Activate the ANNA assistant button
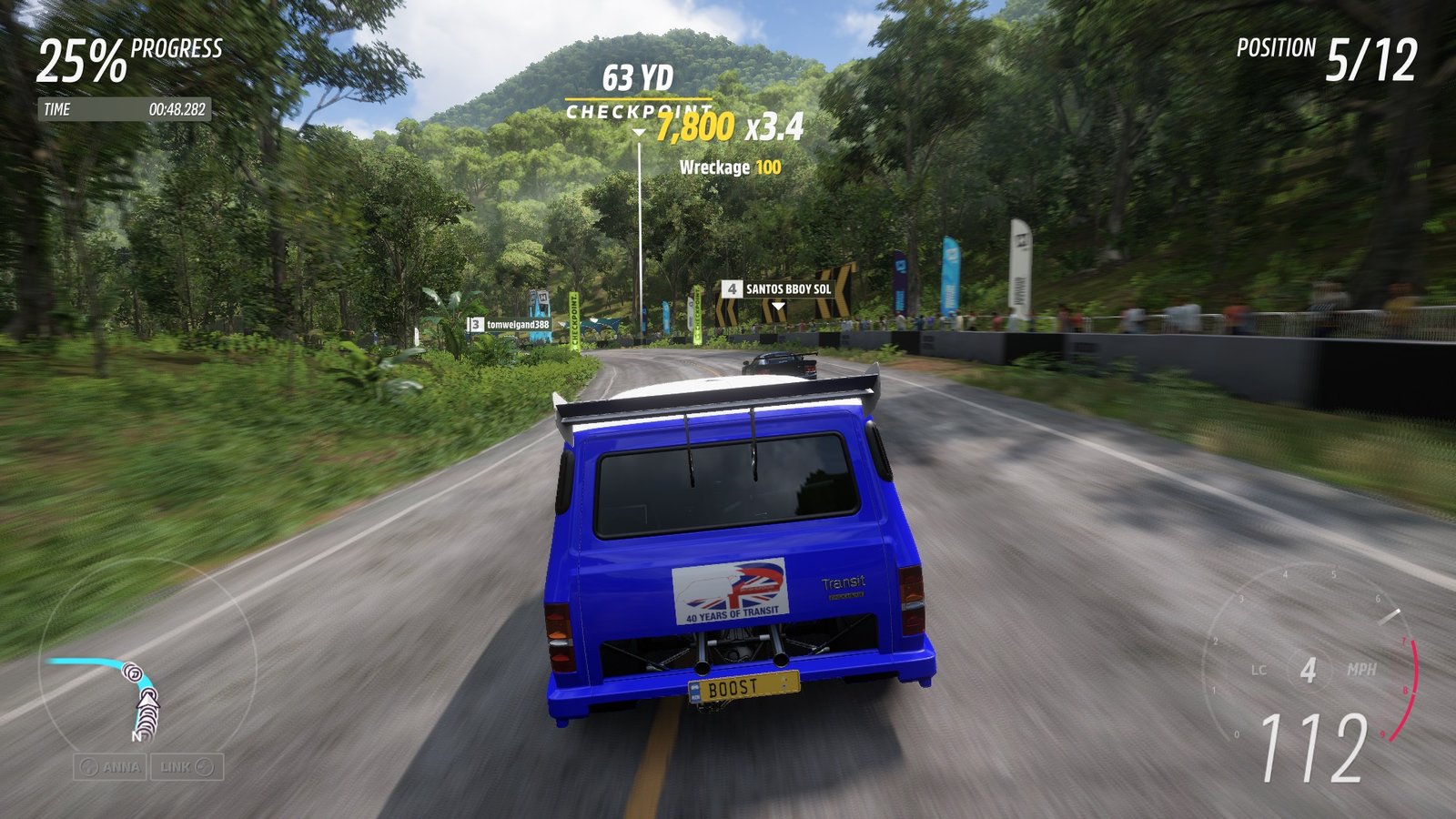The image size is (1456, 819). (111, 767)
